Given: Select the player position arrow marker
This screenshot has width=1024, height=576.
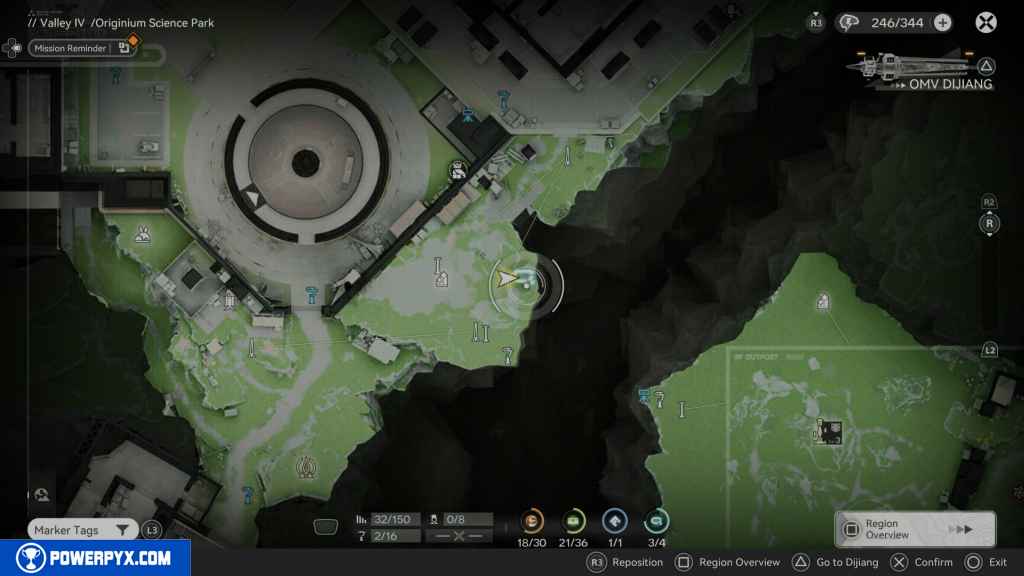Looking at the screenshot, I should [x=509, y=279].
